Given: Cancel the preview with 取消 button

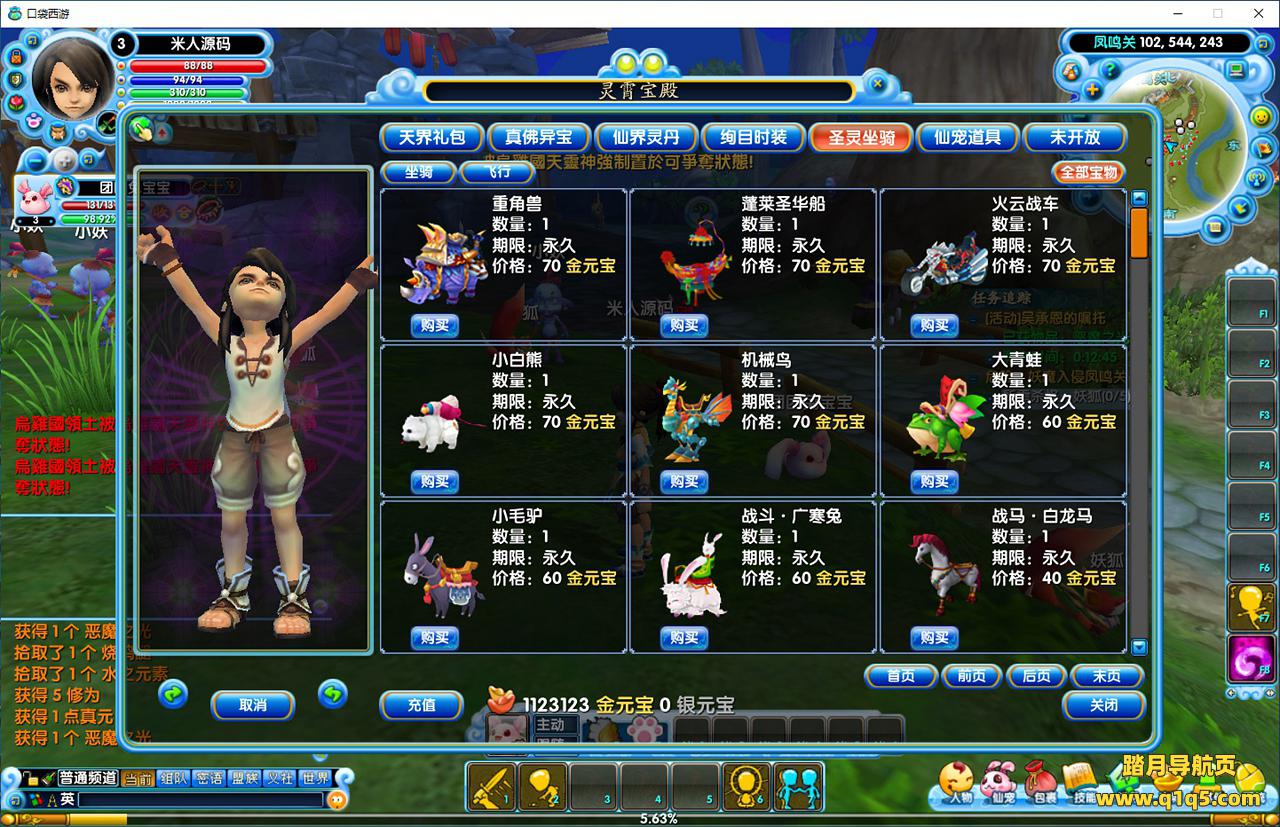Looking at the screenshot, I should click(x=253, y=705).
